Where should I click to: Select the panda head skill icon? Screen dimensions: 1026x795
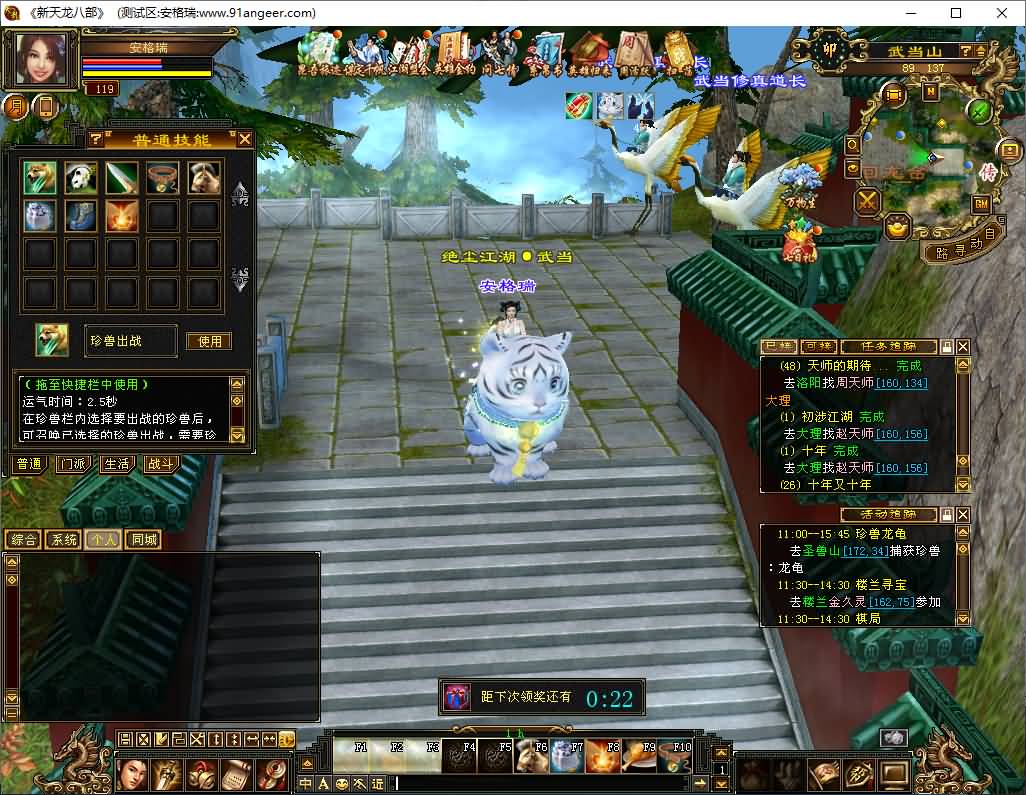[x=81, y=178]
